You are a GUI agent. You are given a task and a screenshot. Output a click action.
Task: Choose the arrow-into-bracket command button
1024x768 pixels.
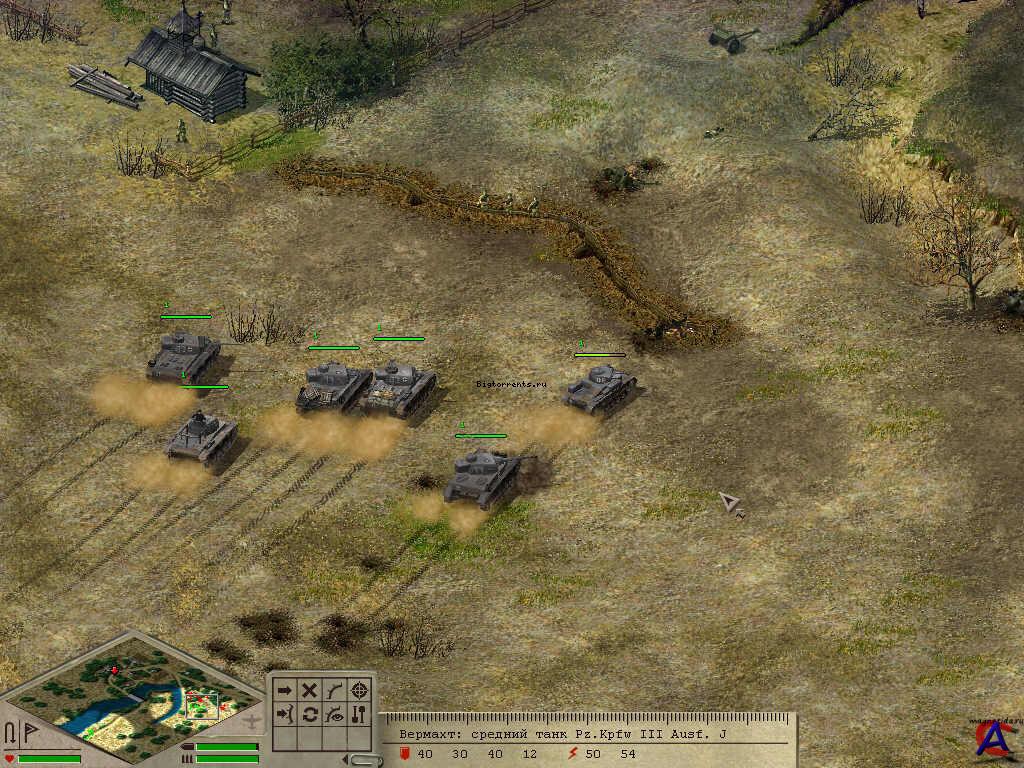pos(285,714)
